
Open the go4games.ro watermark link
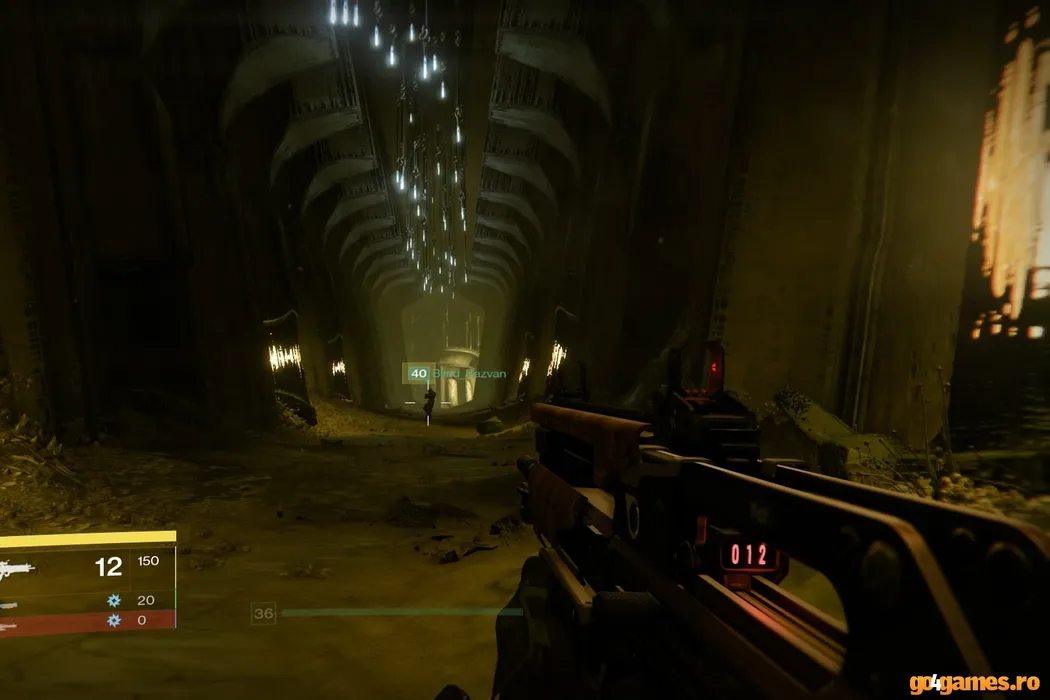pos(973,683)
